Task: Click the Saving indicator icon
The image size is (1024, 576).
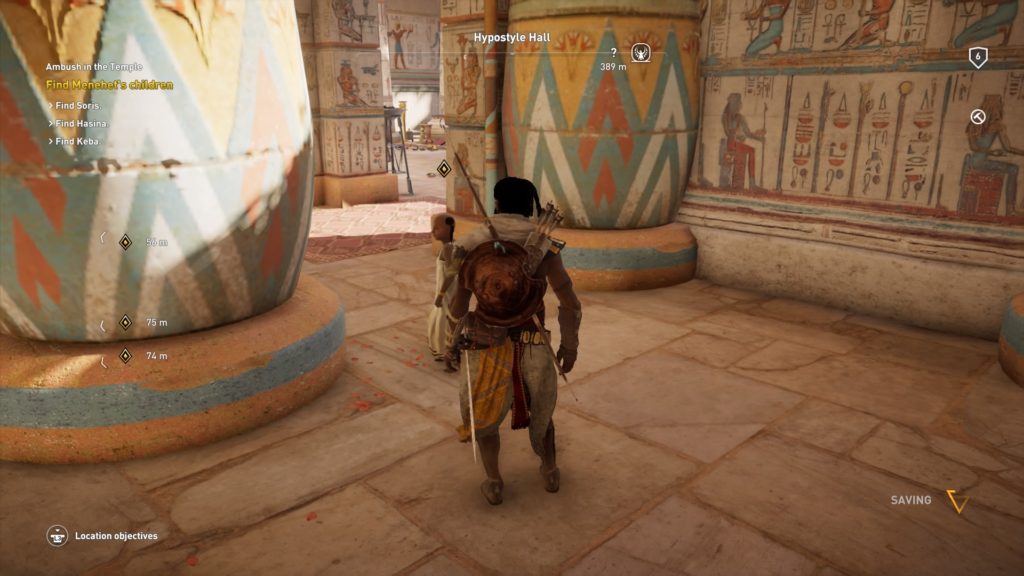Action: click(x=957, y=501)
